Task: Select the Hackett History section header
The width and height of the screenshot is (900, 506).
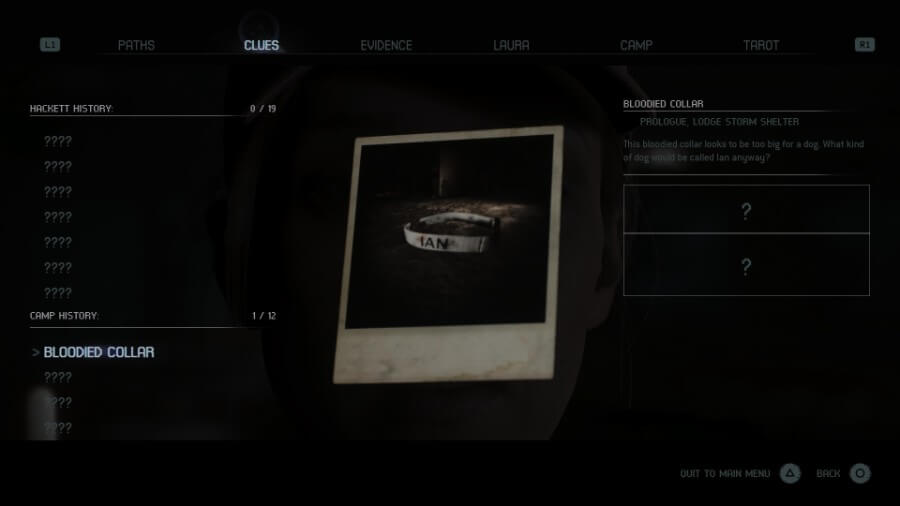Action: (x=72, y=108)
